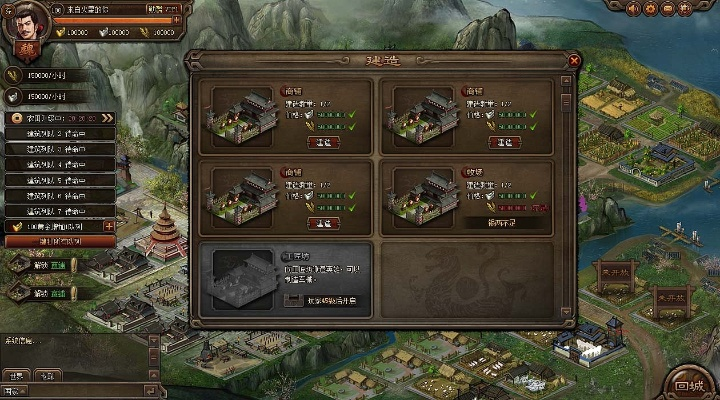720x400 pixels.
Task: Build the top-left 商铺 shop
Action: 323,143
